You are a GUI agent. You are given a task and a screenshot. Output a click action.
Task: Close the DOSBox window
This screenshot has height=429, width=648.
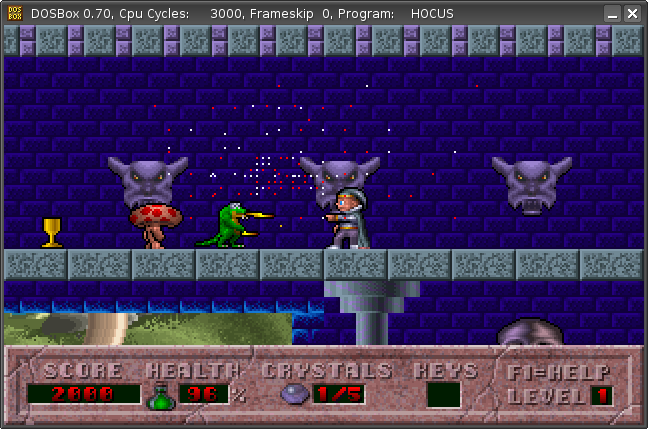tap(633, 14)
